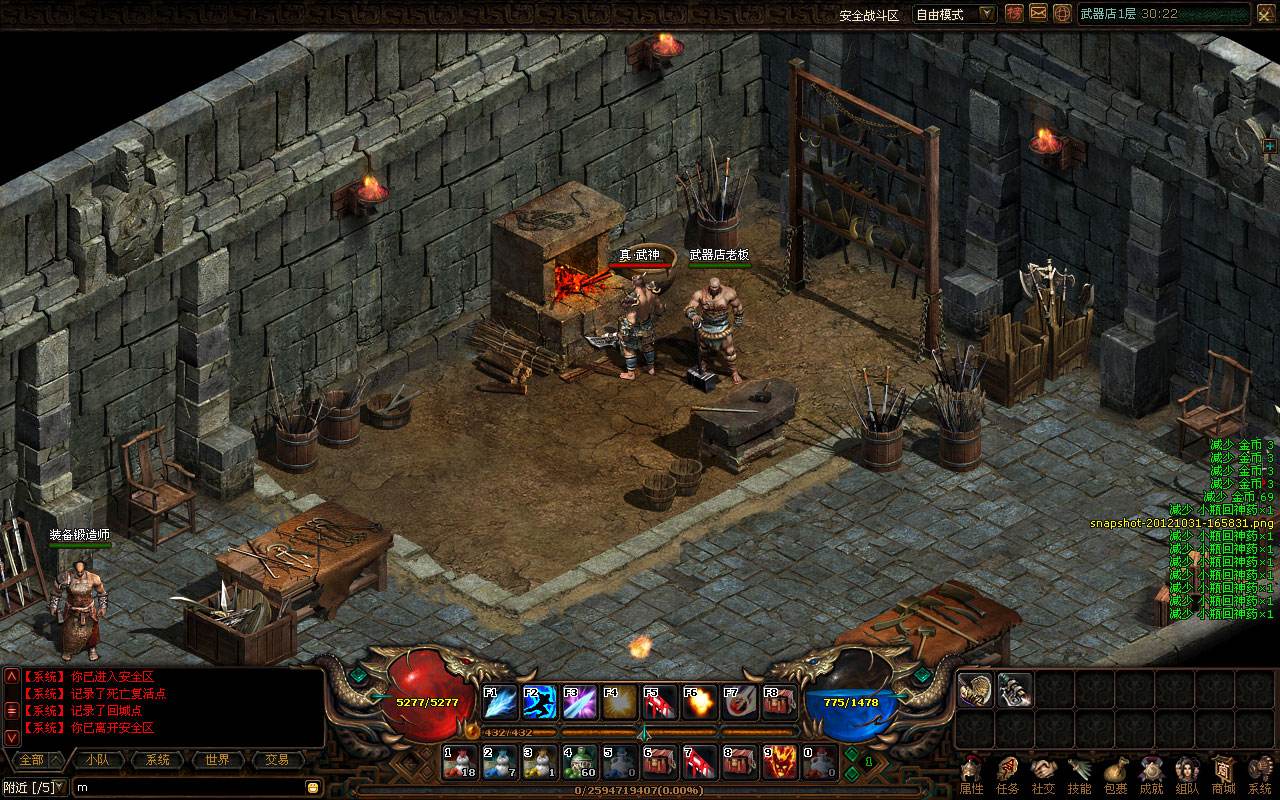Screen dimensions: 1280x800
Task: Use the red potion in slot 1
Action: [x=460, y=763]
